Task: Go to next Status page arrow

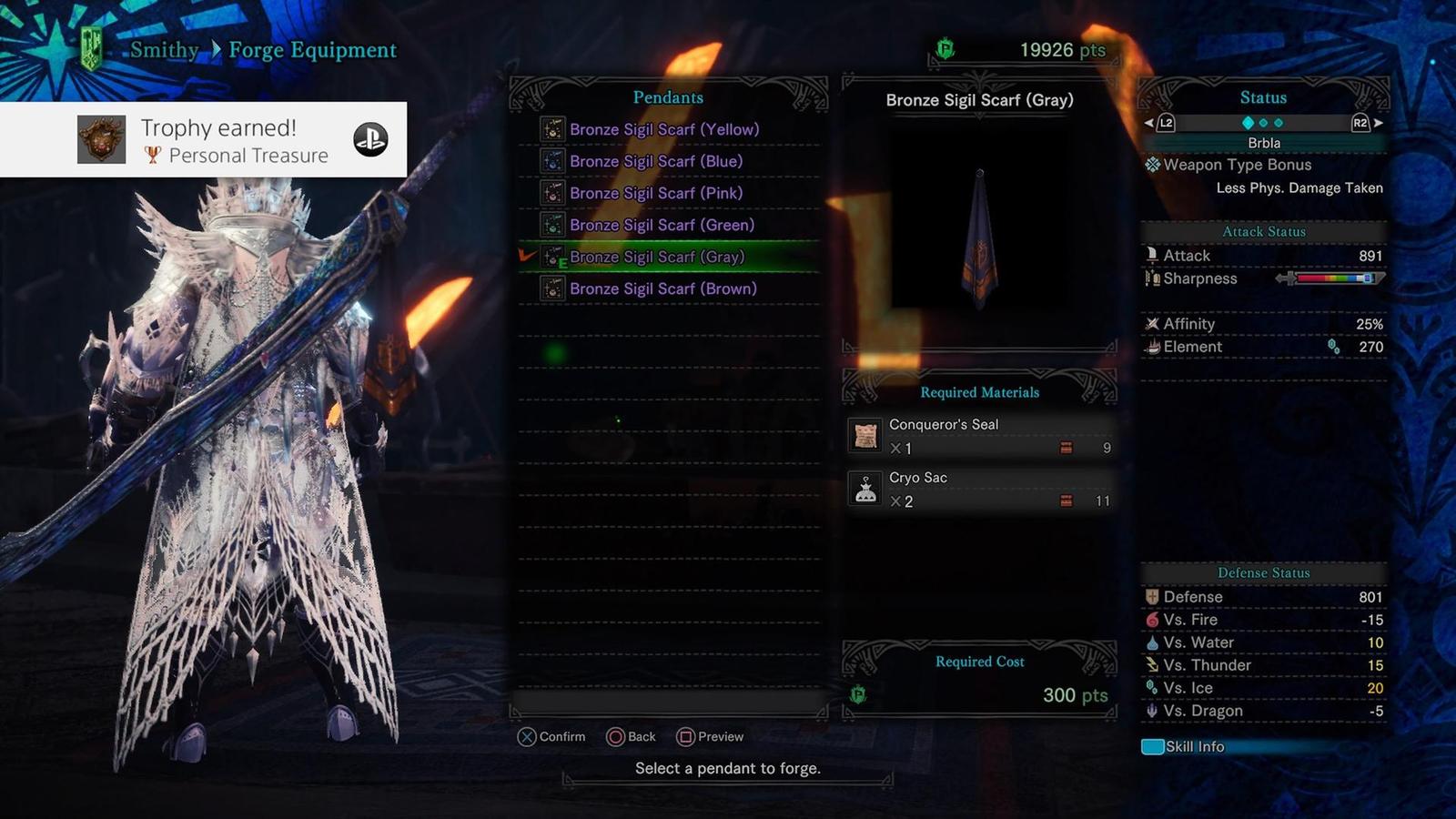Action: (x=1379, y=123)
